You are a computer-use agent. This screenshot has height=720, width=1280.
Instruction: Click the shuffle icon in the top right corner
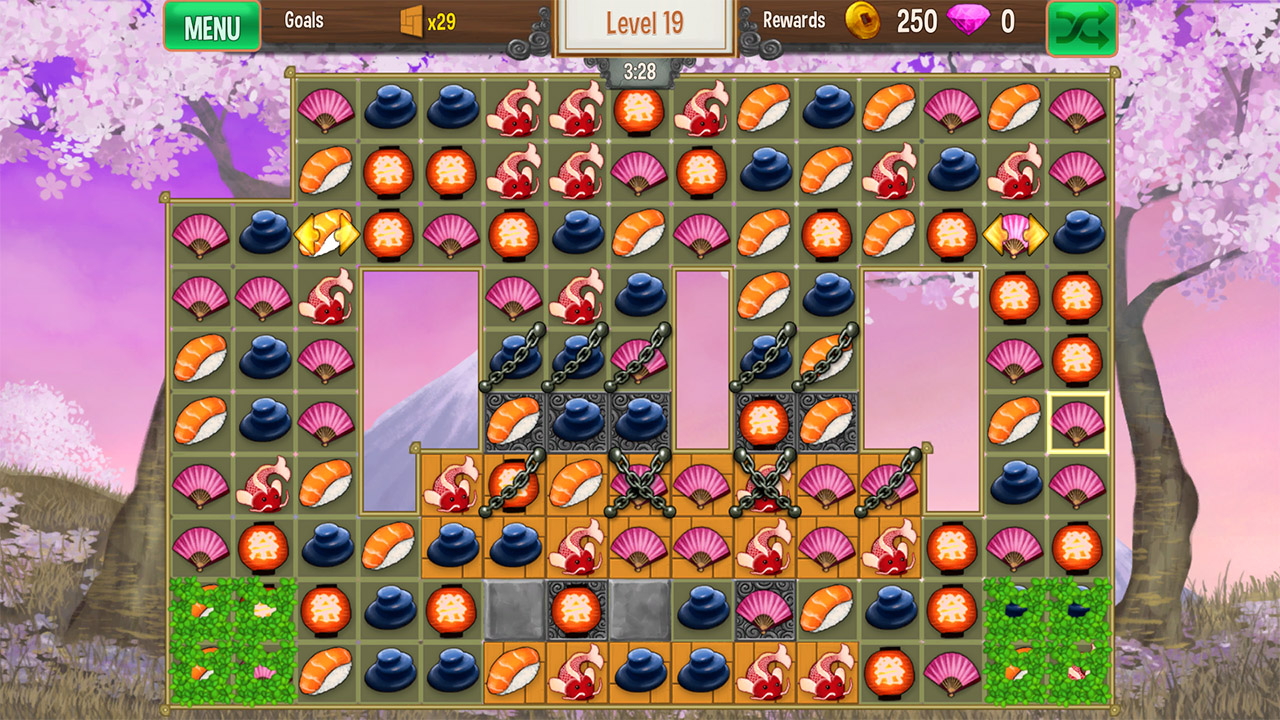click(x=1080, y=26)
